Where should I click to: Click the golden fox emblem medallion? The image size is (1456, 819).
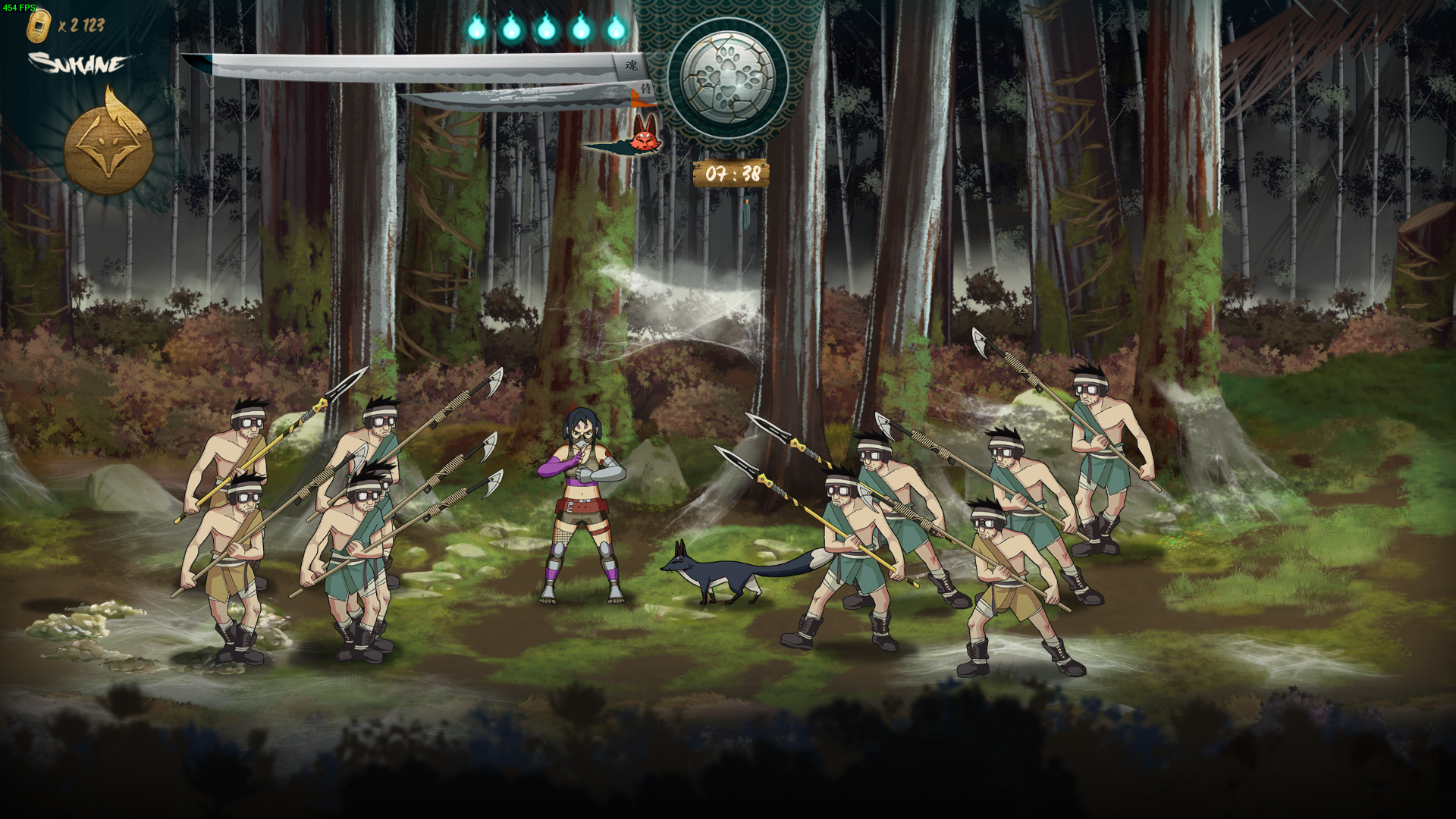109,146
